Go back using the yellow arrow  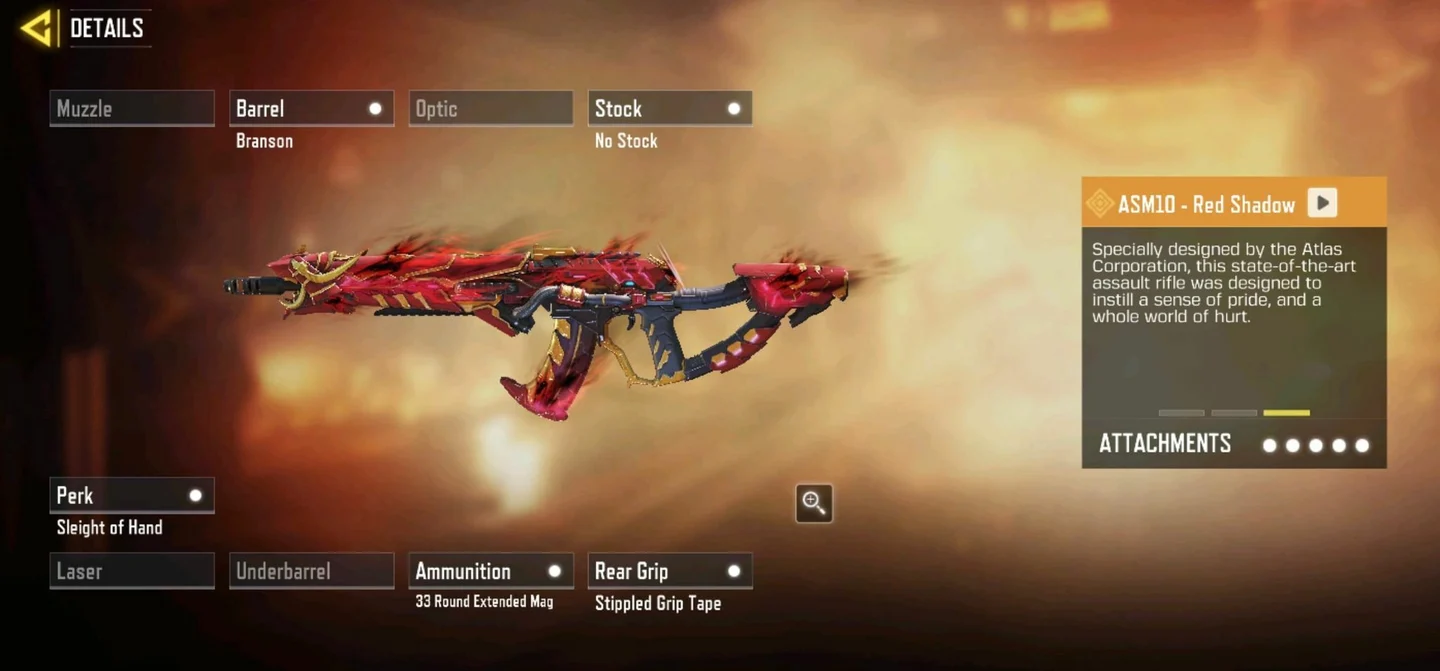pos(38,28)
